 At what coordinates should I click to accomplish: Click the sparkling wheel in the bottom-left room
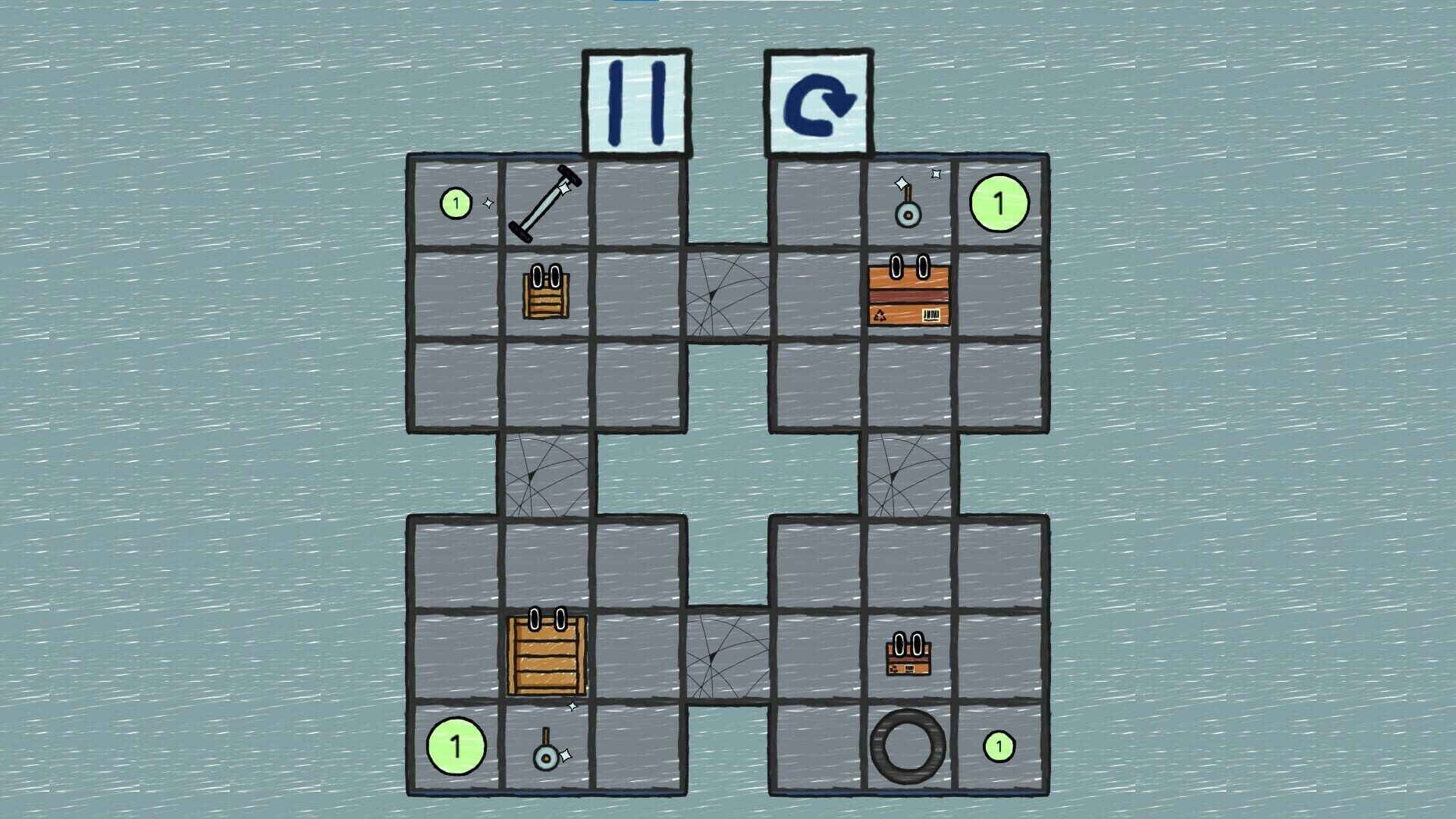(x=548, y=757)
